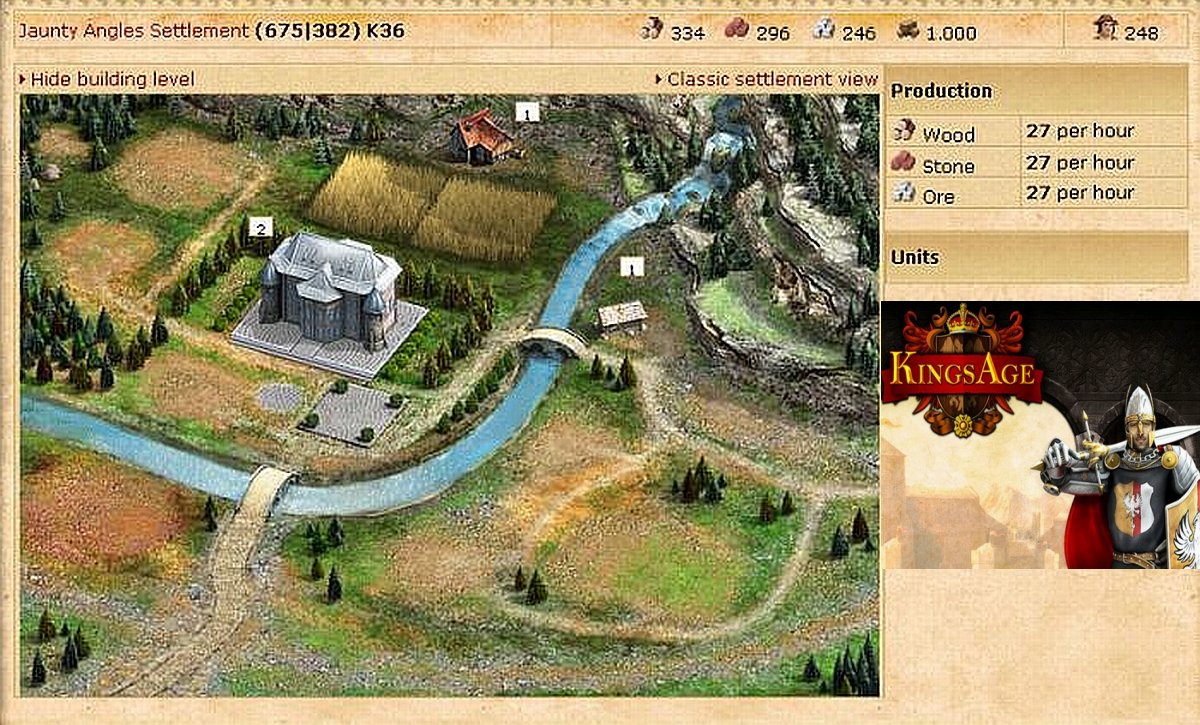This screenshot has width=1200, height=725.
Task: Click the stone resource icon showing 296
Action: pos(737,31)
